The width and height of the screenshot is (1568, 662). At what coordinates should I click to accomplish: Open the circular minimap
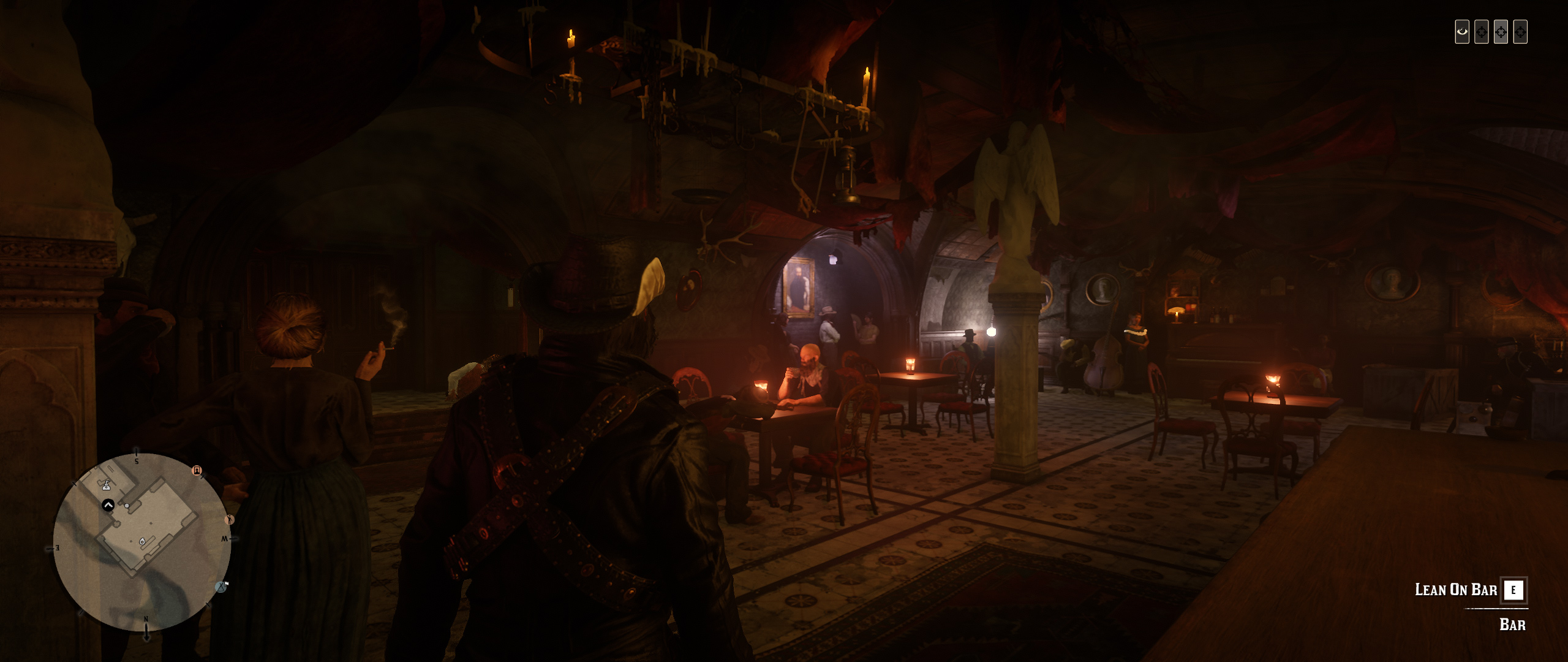click(142, 543)
